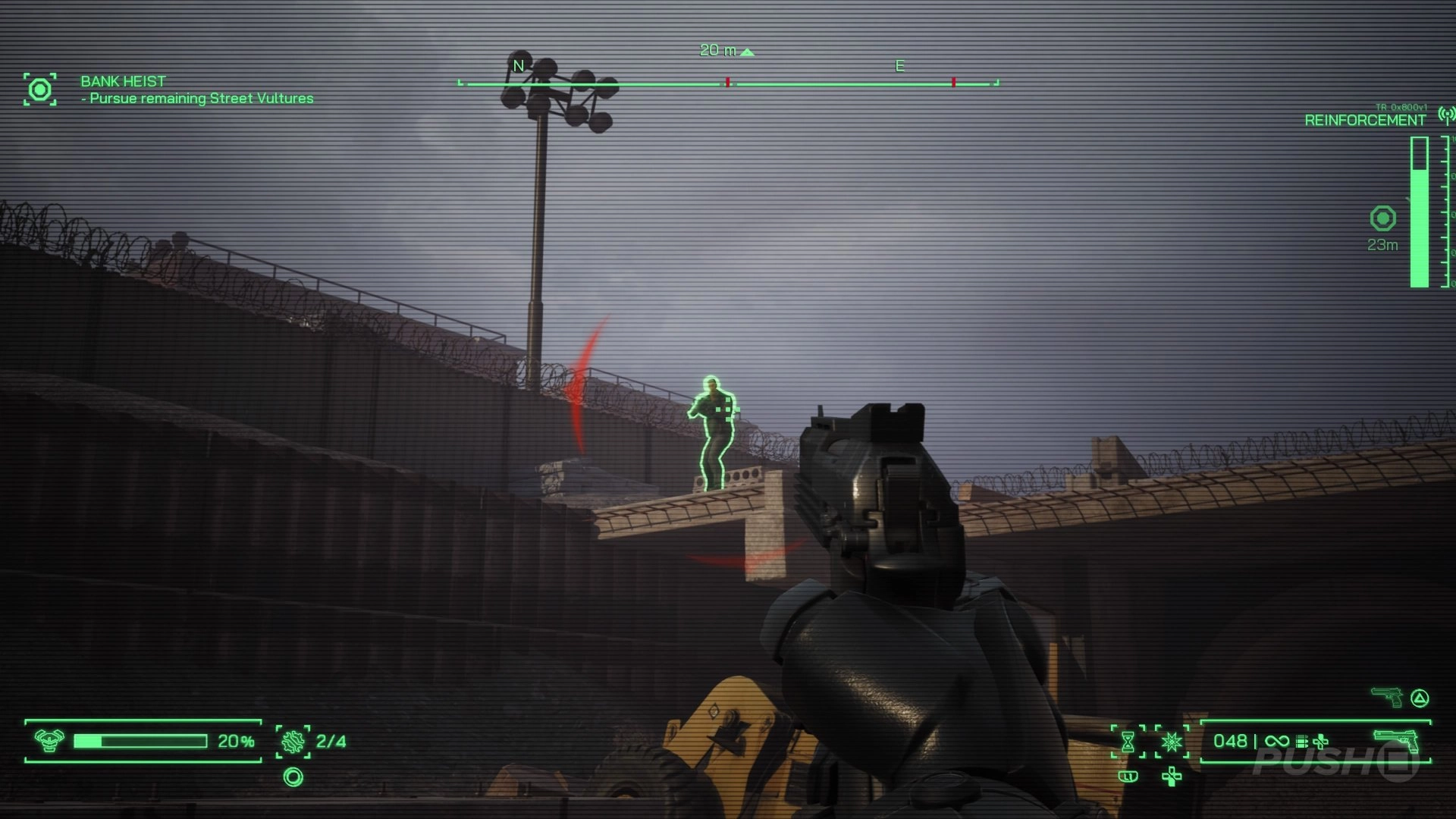1456x819 pixels.
Task: Select the BANK HEIST objective header
Action: (x=124, y=82)
